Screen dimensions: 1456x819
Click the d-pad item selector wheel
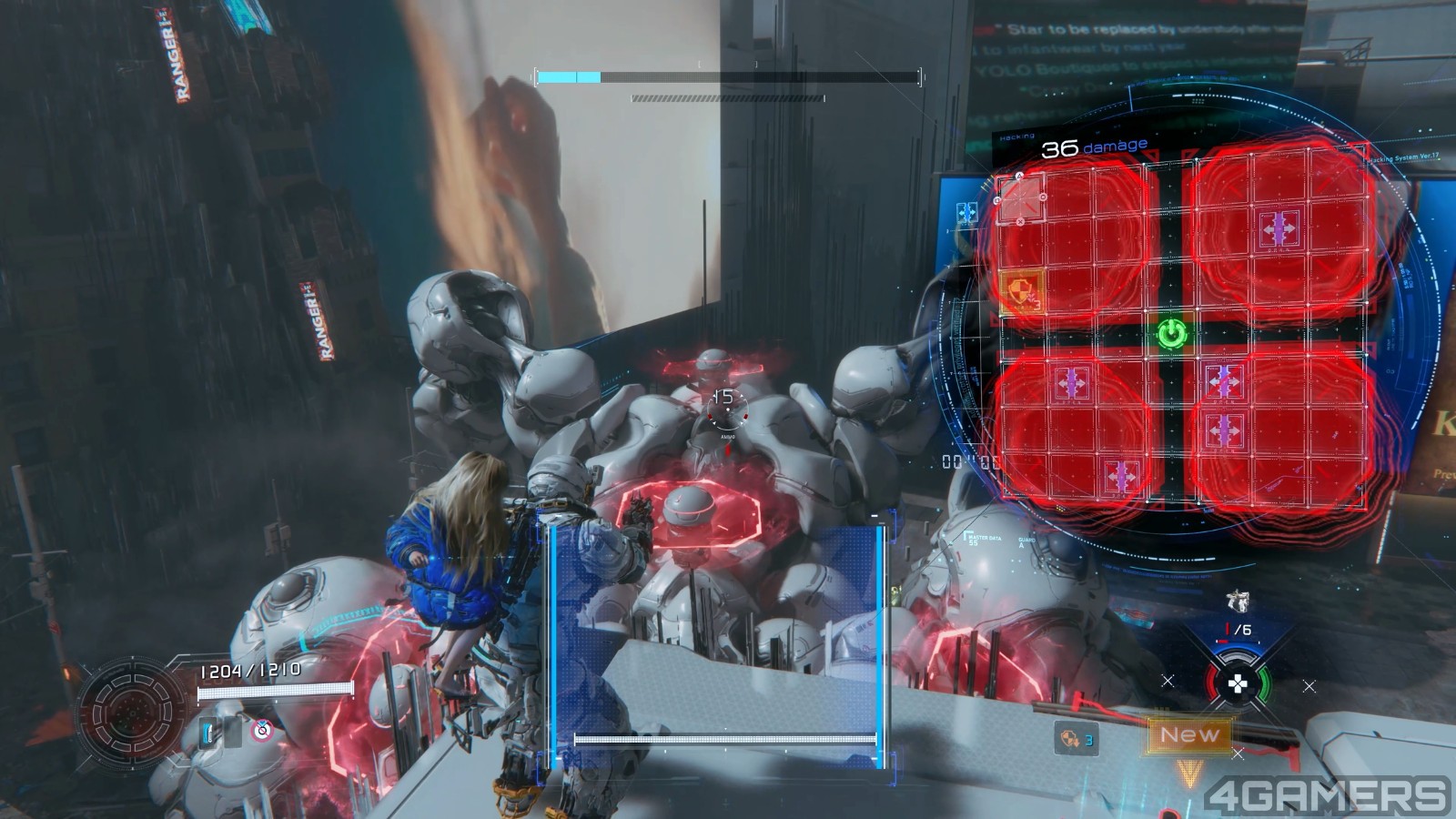point(1238,683)
